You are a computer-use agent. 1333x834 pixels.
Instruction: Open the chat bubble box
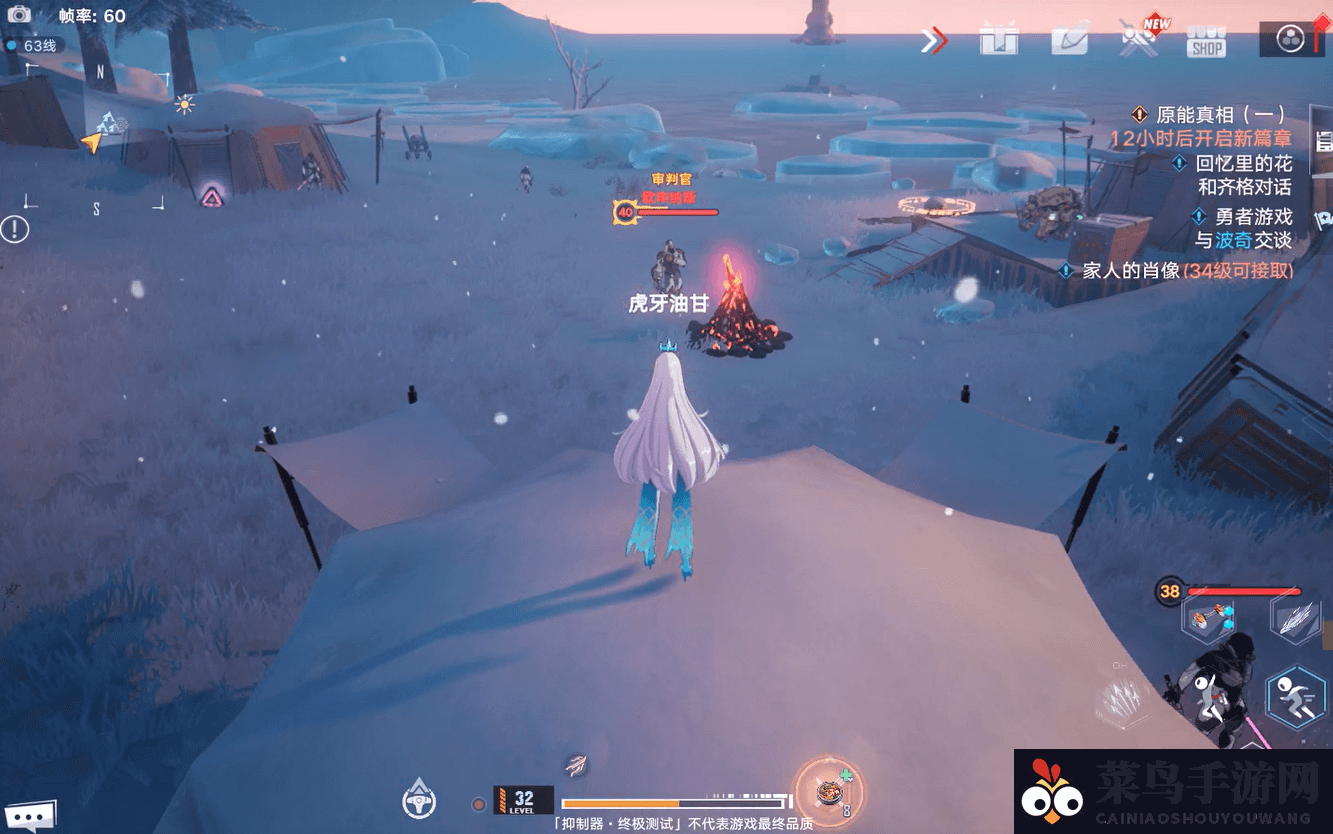click(x=27, y=815)
